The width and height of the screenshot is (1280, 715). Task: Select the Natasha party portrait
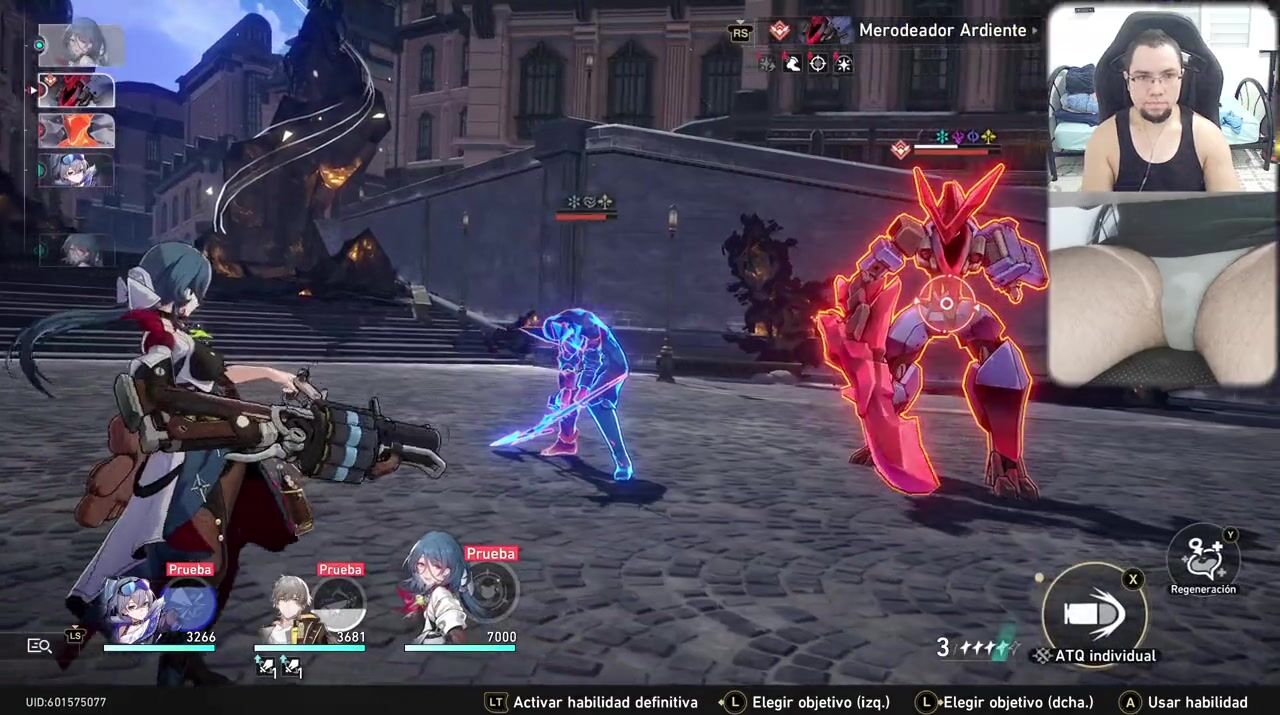click(436, 600)
